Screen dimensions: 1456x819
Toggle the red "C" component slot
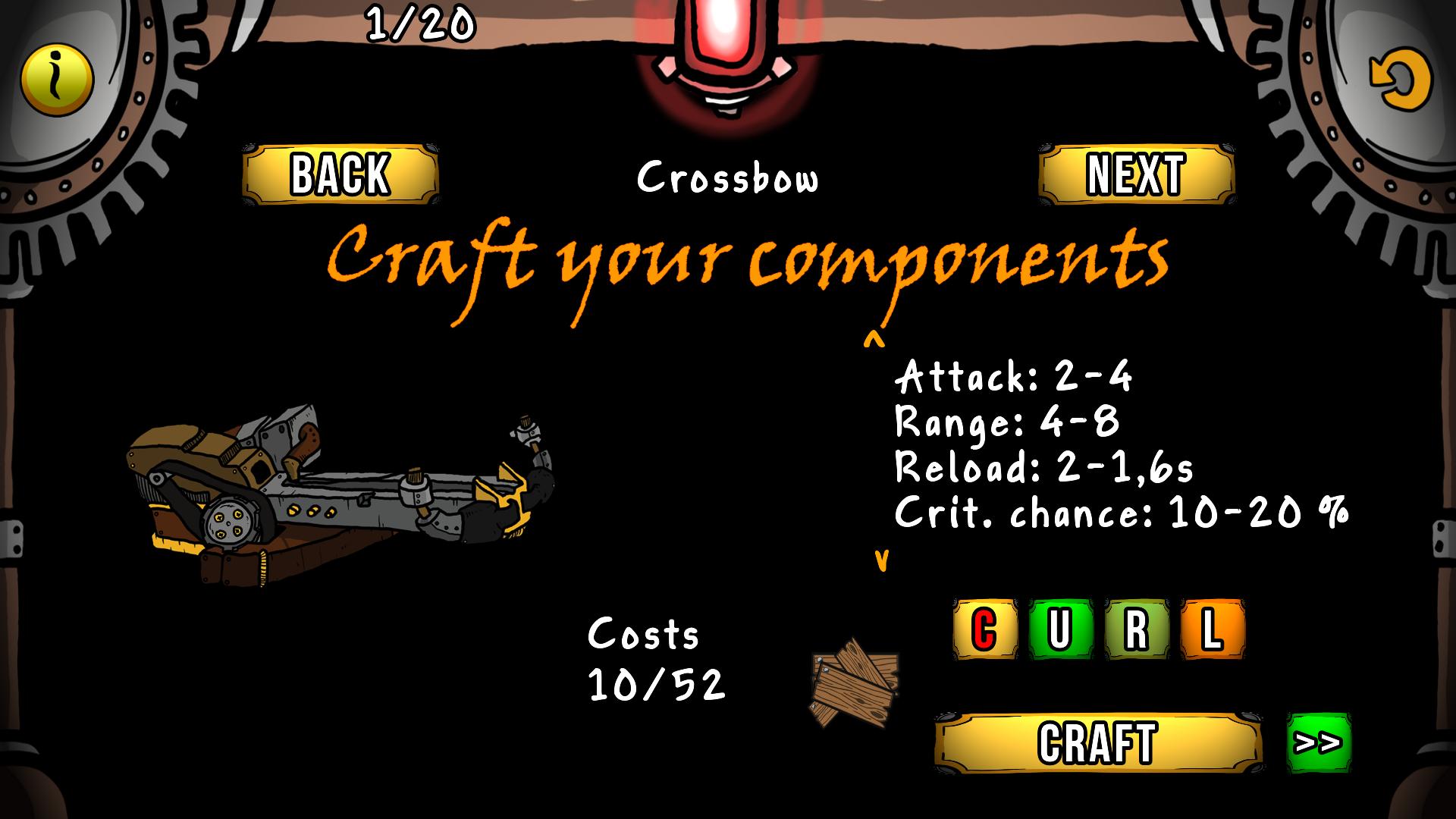984,628
